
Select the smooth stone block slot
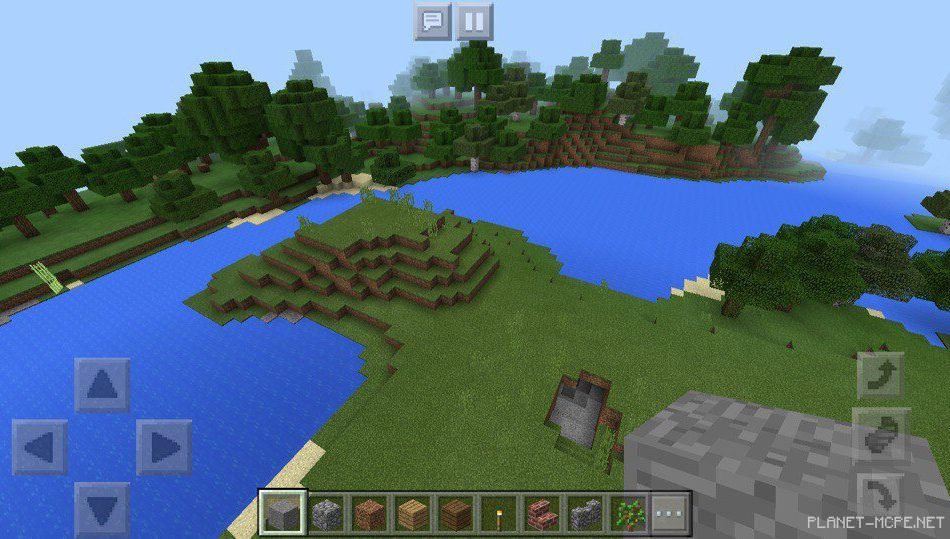coord(280,514)
